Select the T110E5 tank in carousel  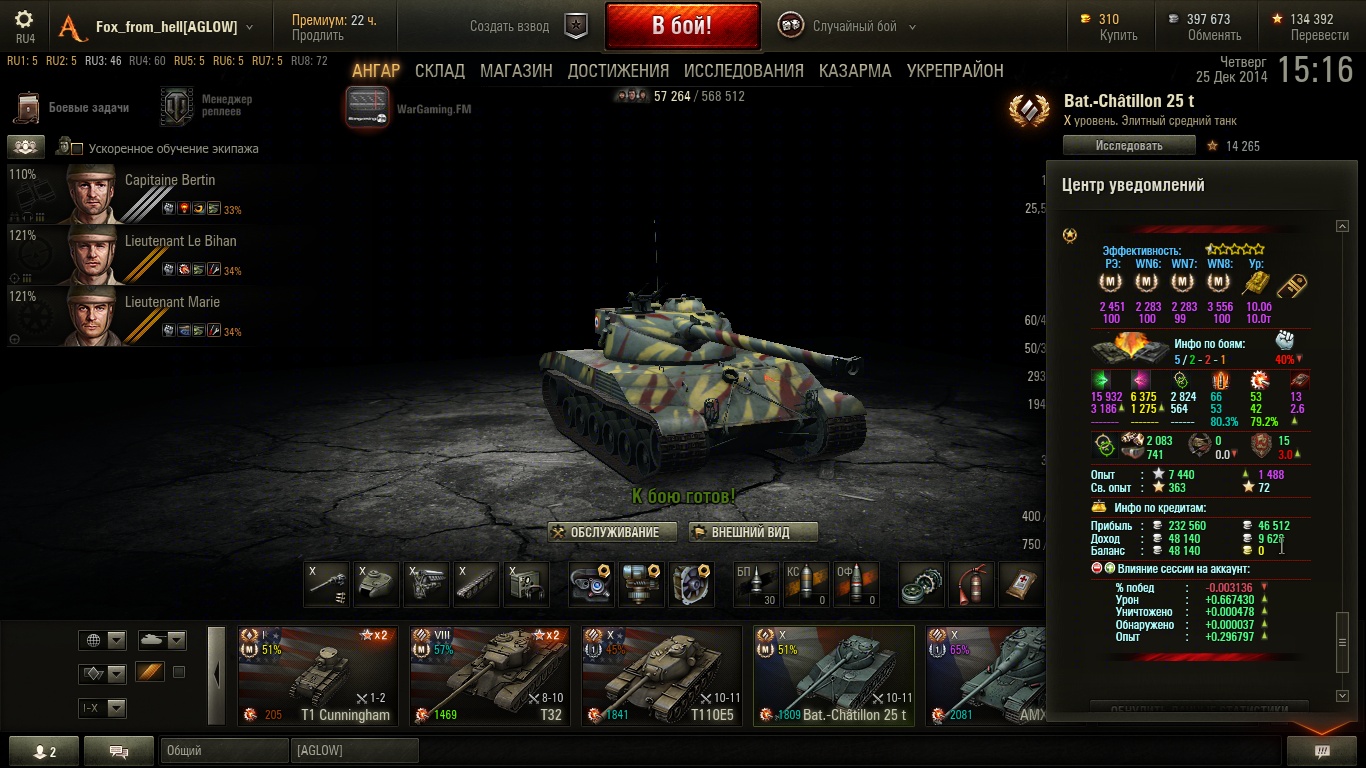[x=662, y=675]
